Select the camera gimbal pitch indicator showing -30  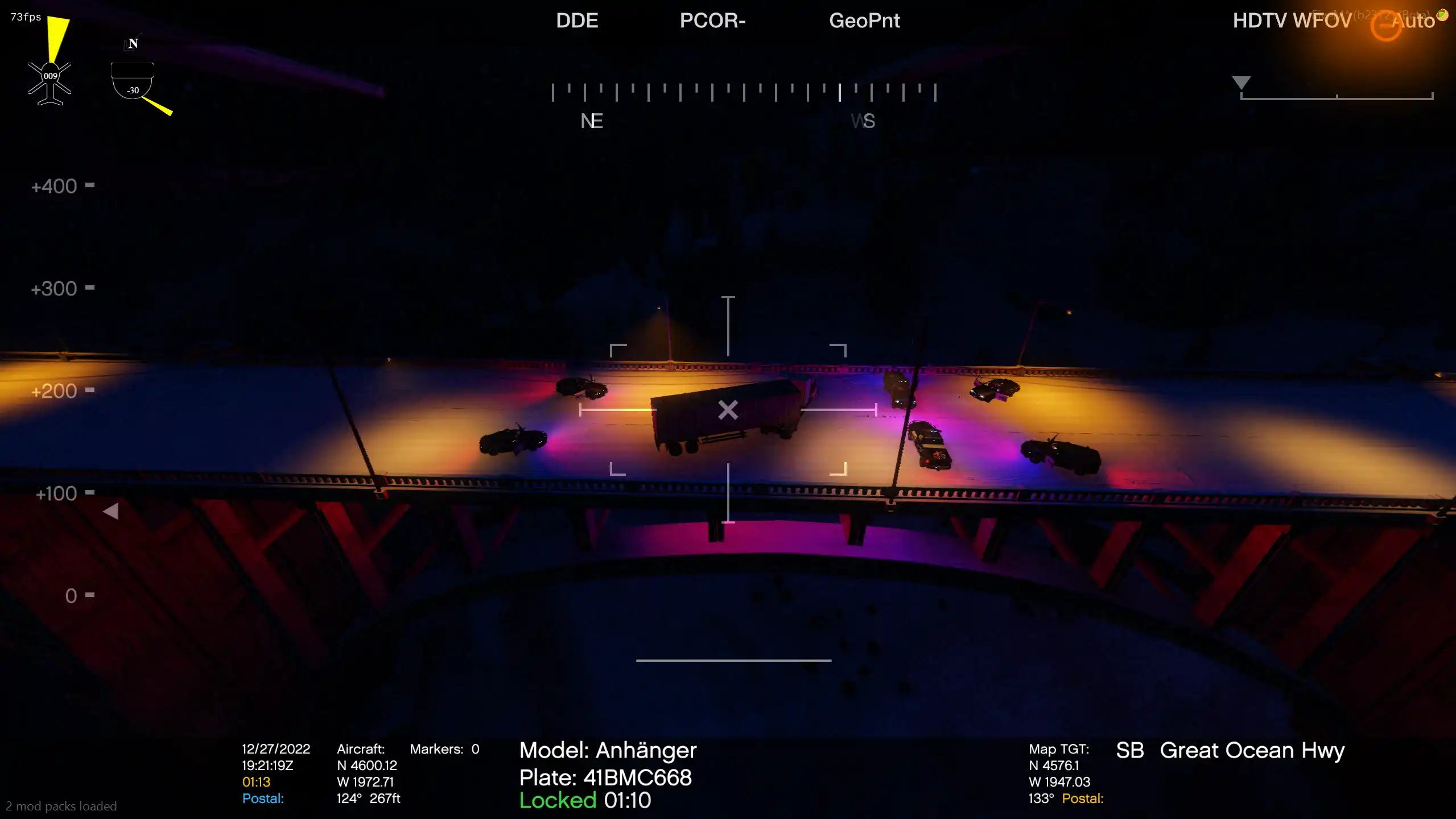coord(133,80)
